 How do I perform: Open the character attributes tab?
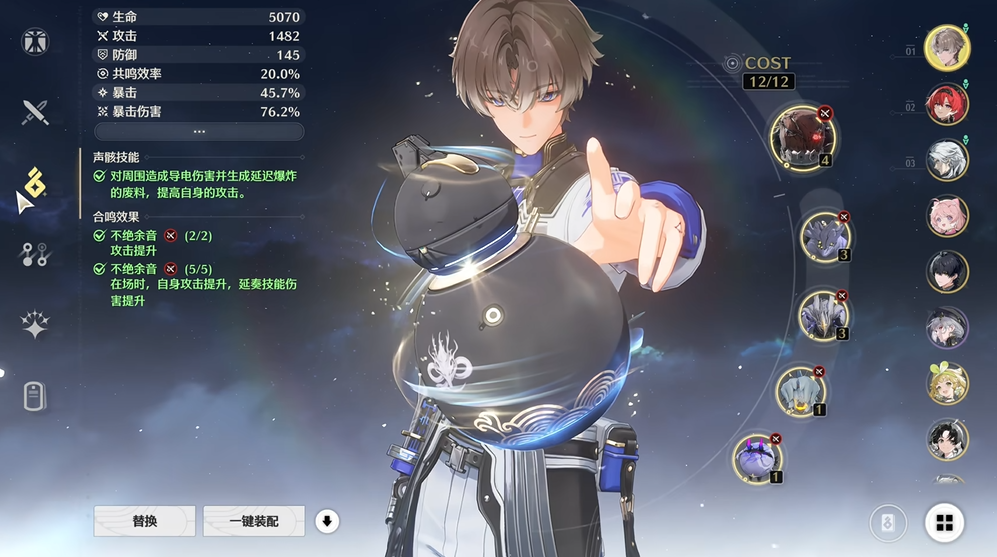[35, 41]
